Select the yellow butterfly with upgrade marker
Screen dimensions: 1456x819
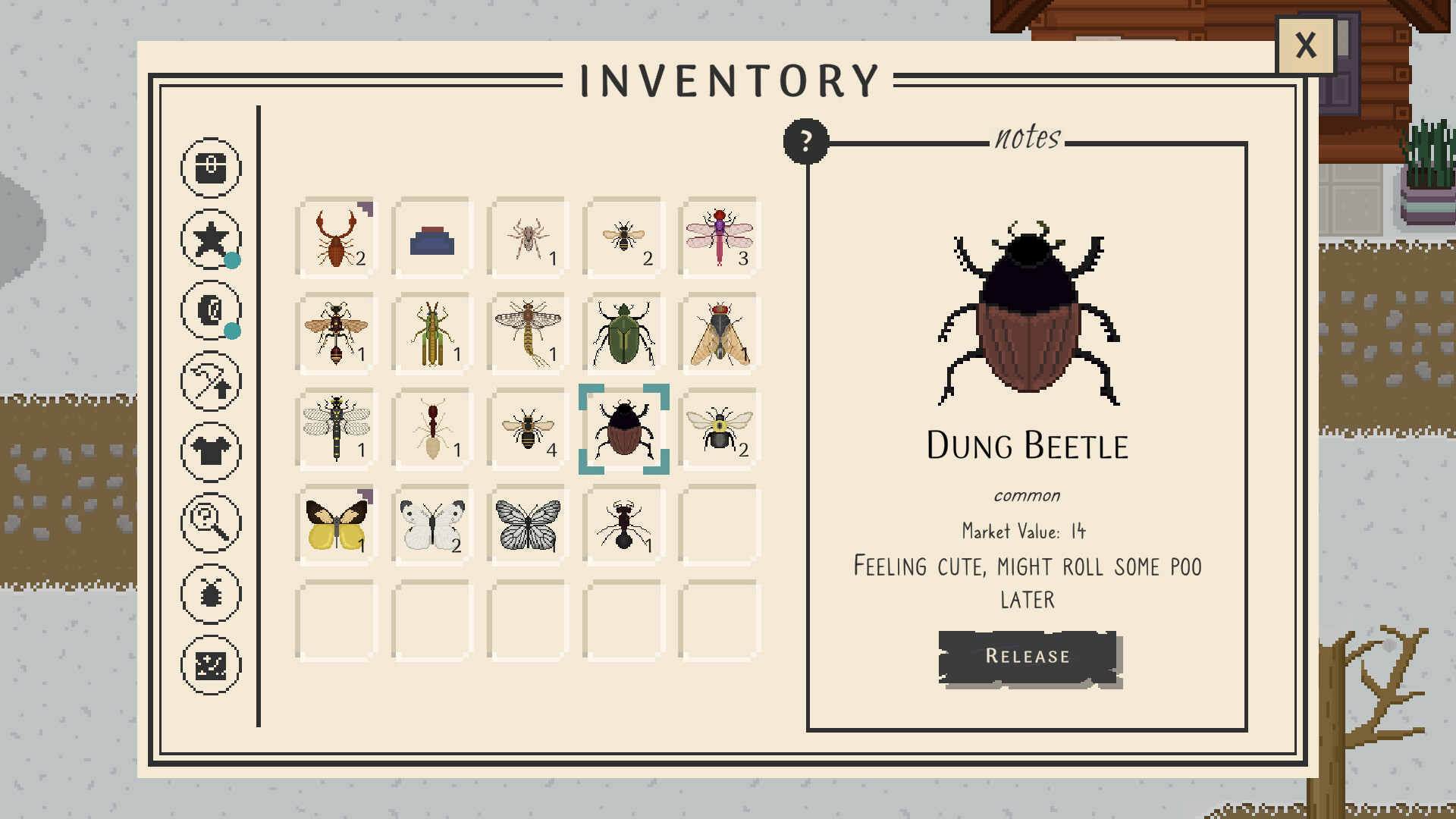tap(334, 523)
